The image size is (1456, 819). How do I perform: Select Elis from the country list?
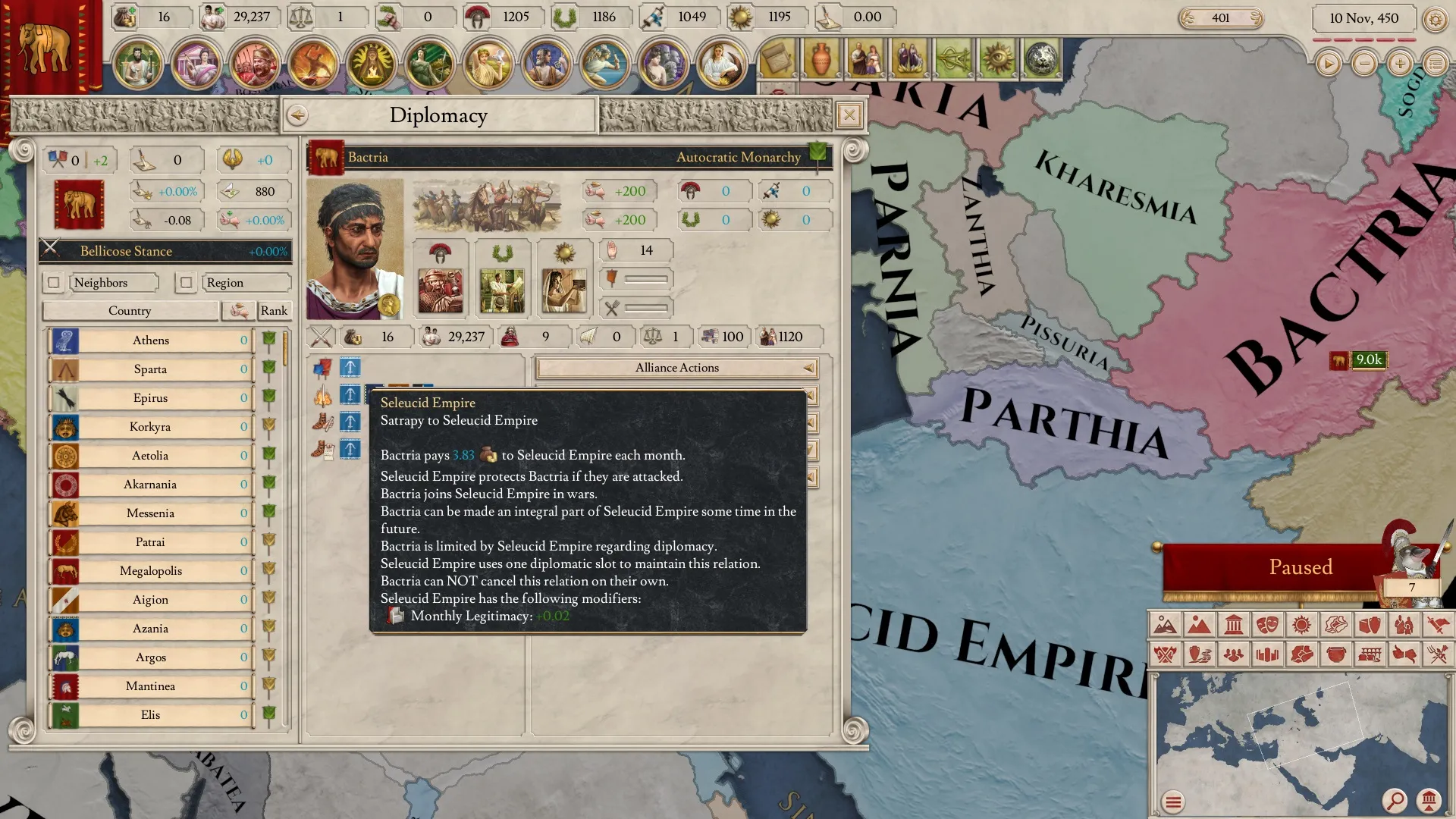151,715
